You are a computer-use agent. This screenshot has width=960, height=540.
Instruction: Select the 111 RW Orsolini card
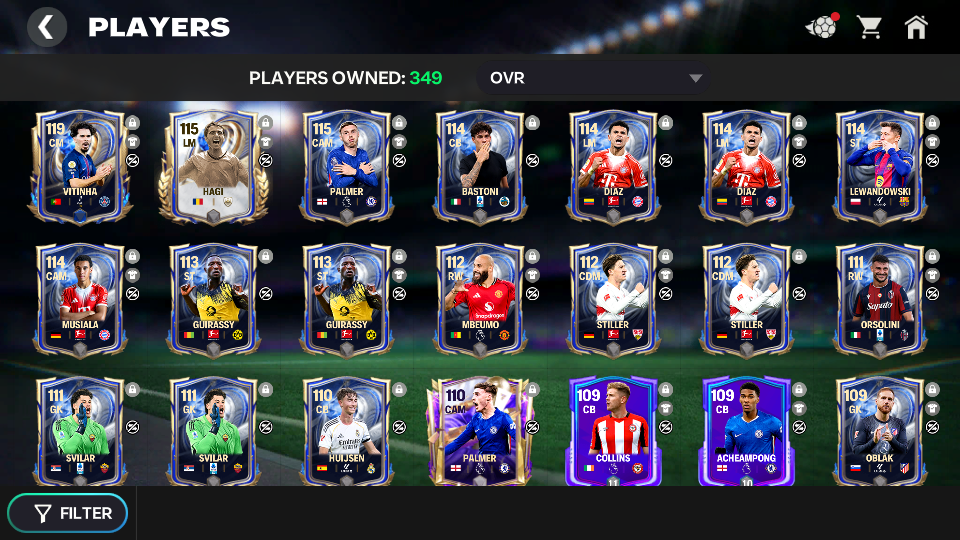pos(880,300)
